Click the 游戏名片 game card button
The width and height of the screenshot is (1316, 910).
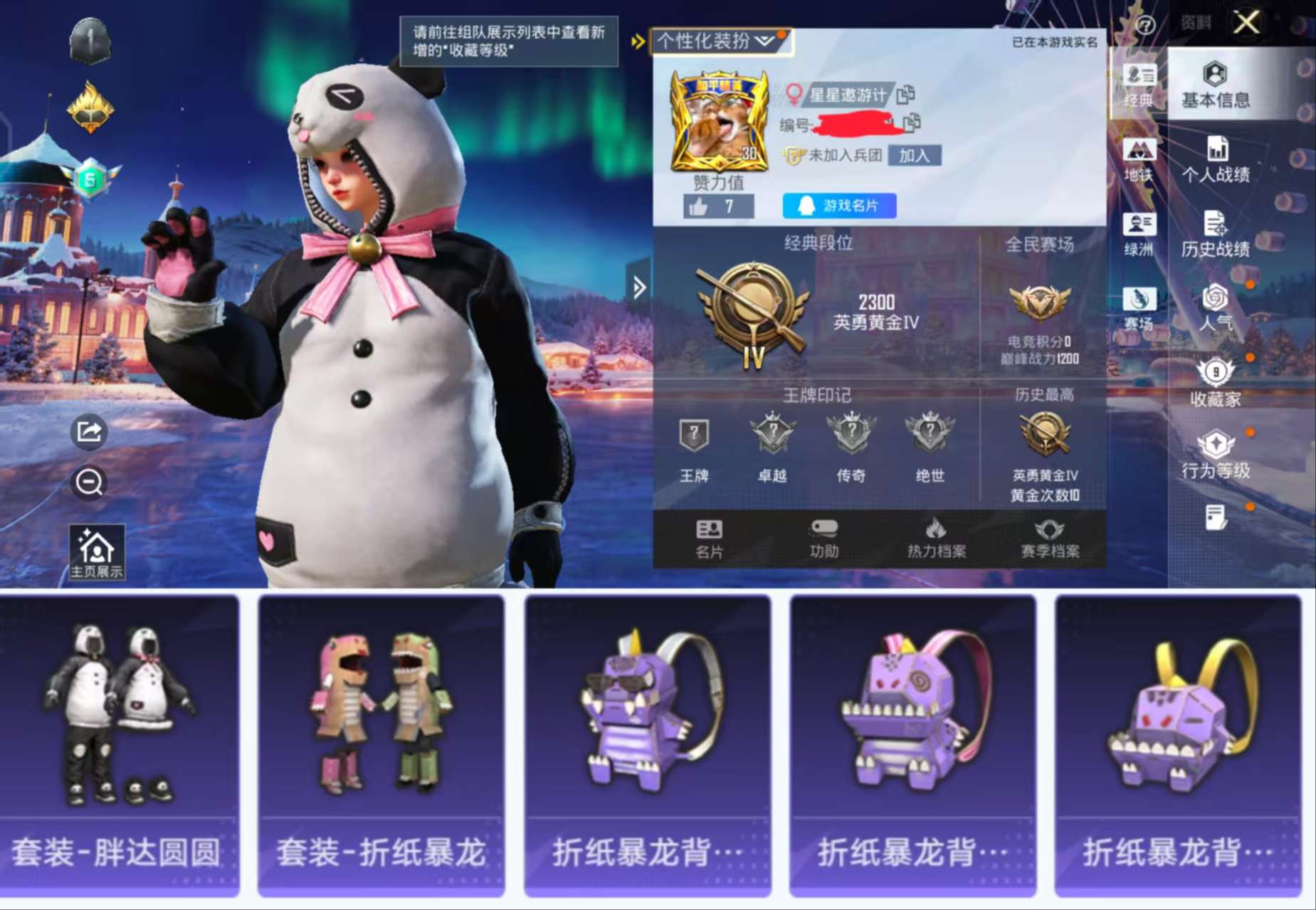839,206
